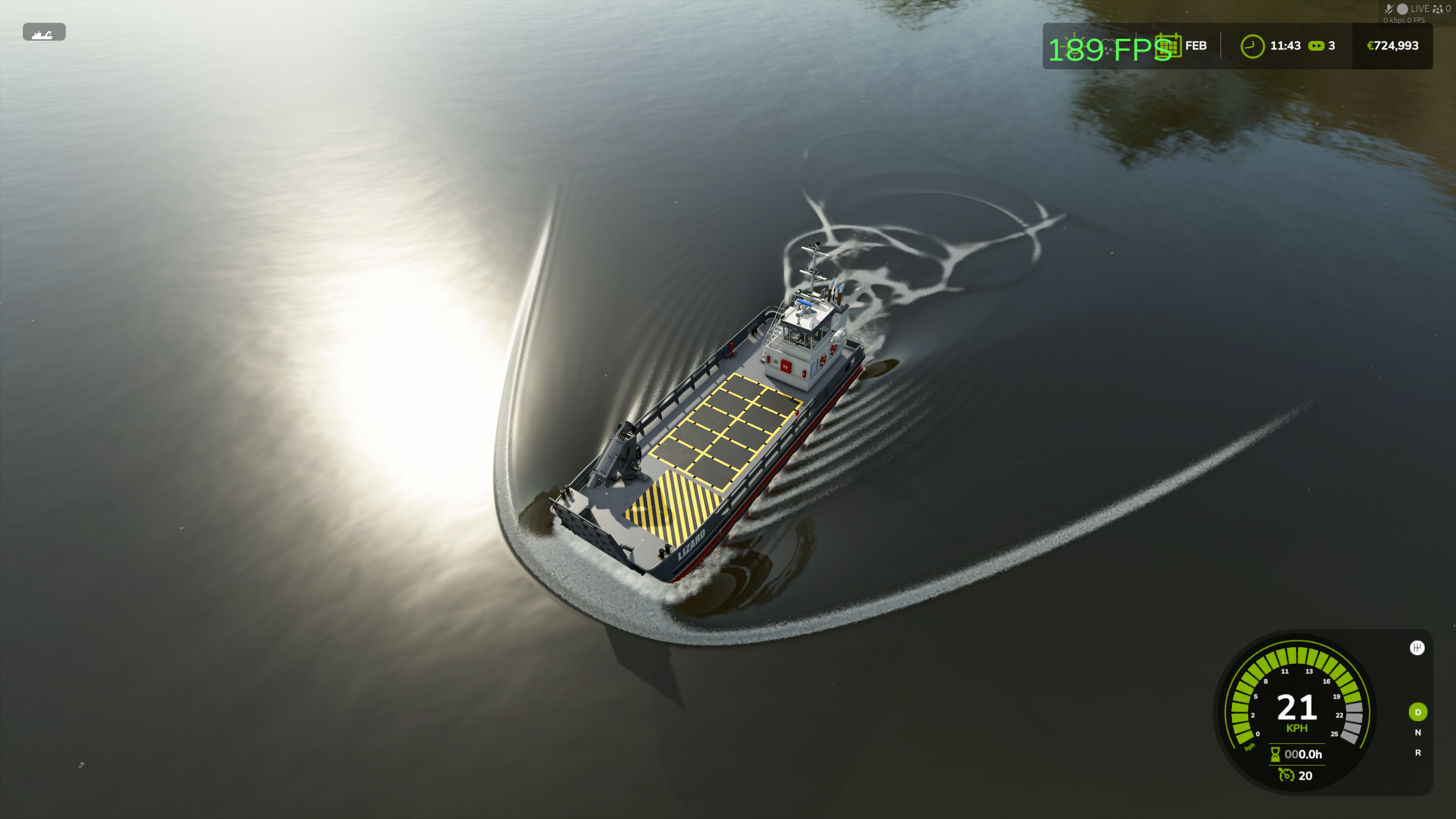Select the calendar icon beside FEB
Screen dimensions: 1456x819
tap(1168, 45)
